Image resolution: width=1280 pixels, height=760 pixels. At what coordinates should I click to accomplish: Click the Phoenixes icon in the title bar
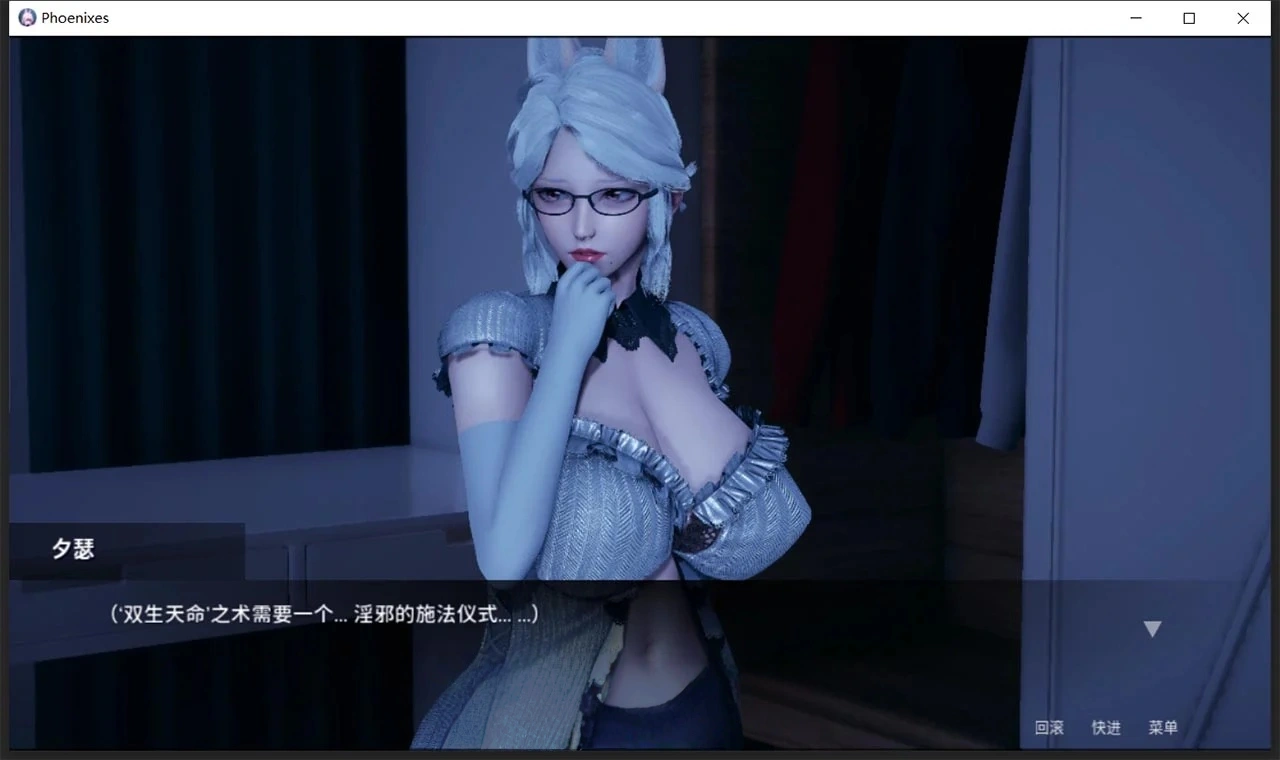click(26, 17)
